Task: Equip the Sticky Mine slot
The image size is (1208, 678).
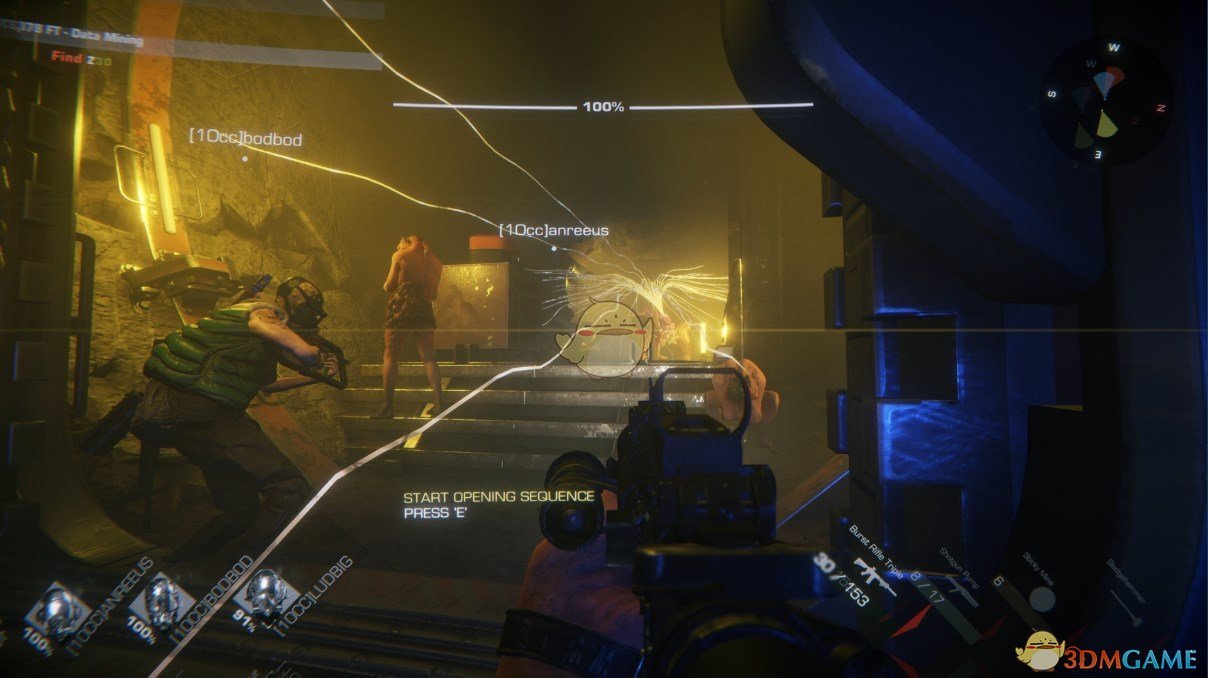Action: click(1040, 598)
